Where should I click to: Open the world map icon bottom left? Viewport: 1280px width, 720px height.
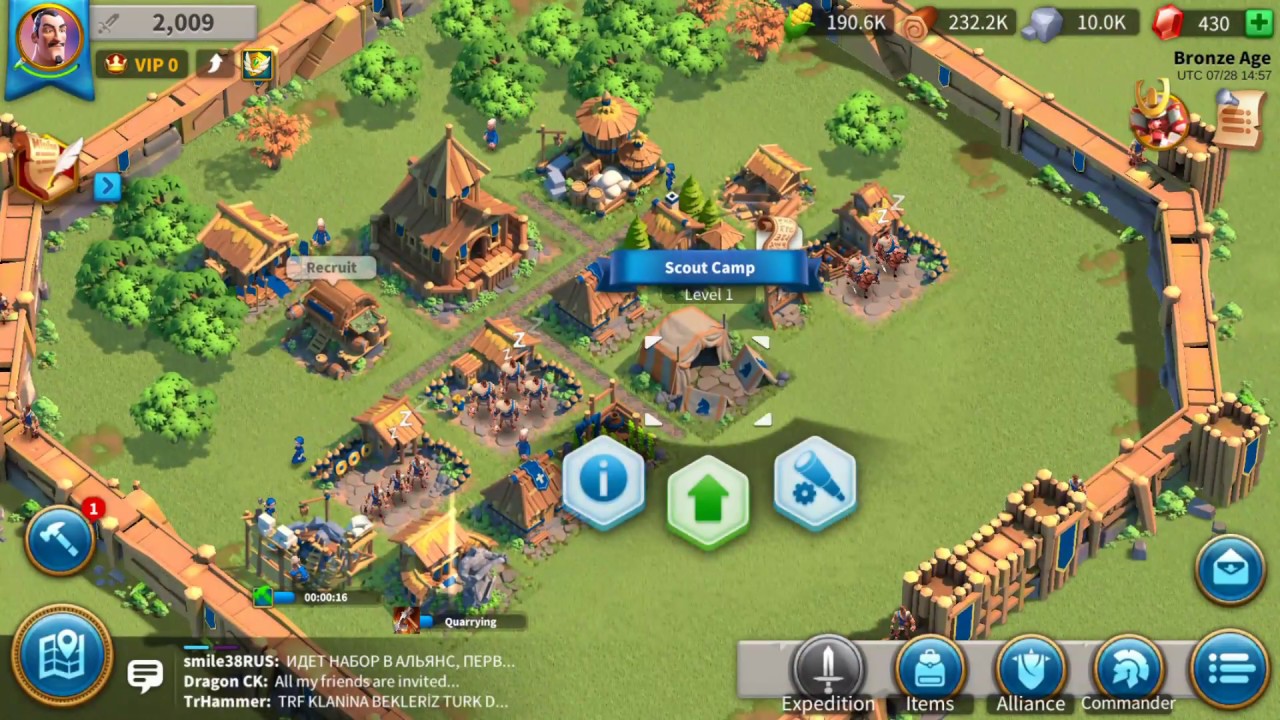pos(62,652)
